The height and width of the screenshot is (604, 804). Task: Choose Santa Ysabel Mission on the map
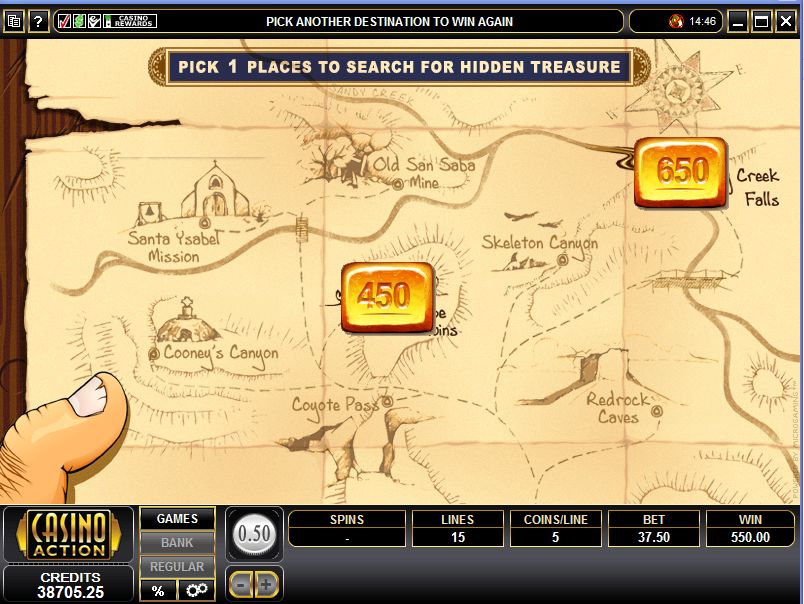(205, 222)
